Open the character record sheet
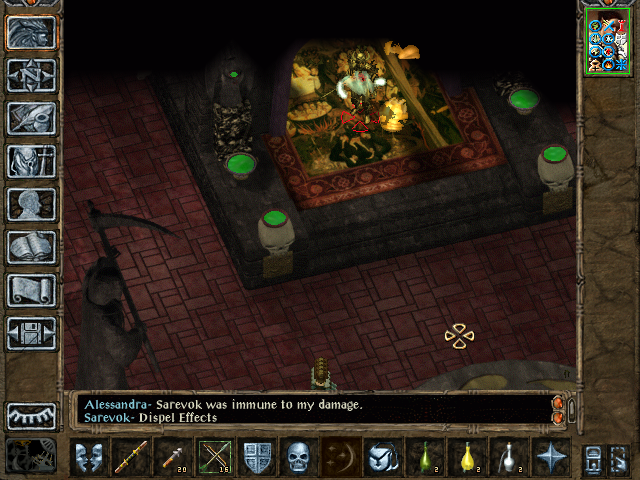Viewport: 640px width, 480px height. (x=32, y=204)
